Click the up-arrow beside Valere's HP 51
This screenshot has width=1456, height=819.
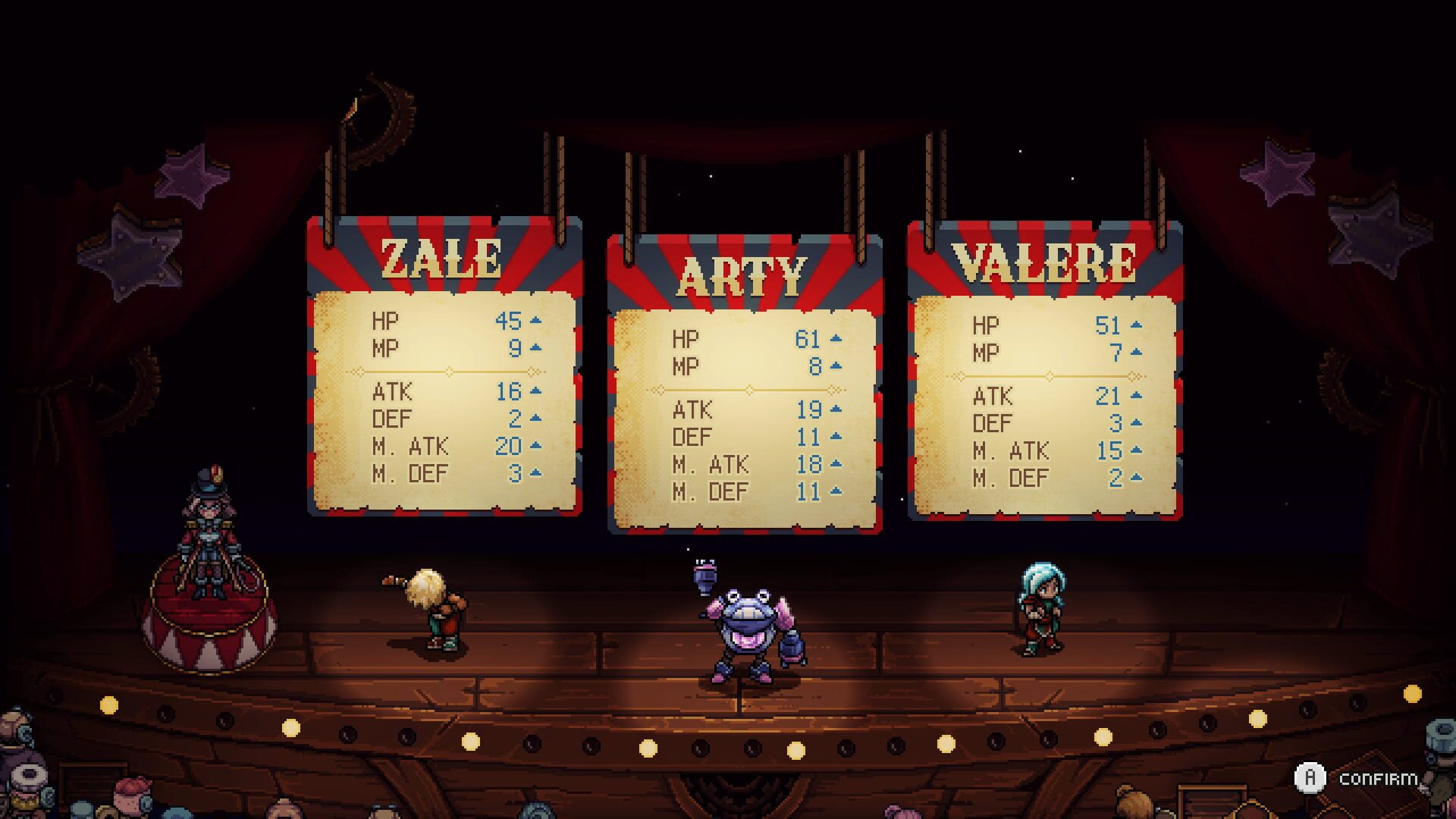(x=1135, y=325)
